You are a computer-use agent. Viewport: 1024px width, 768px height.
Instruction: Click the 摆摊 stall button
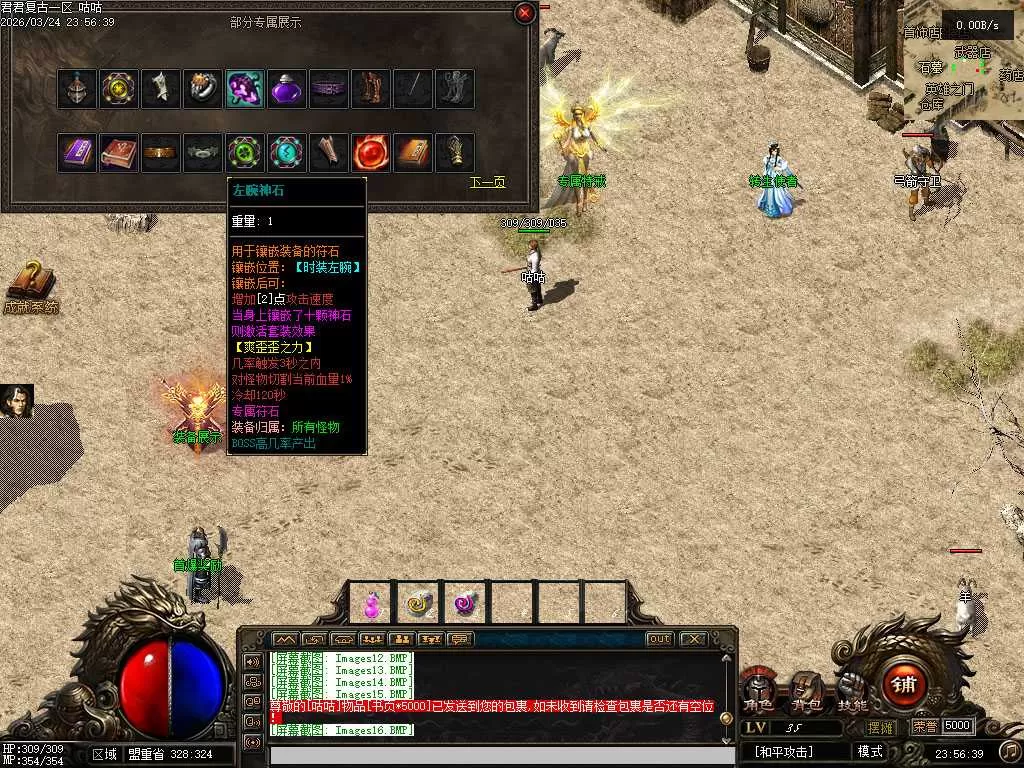pyautogui.click(x=881, y=727)
